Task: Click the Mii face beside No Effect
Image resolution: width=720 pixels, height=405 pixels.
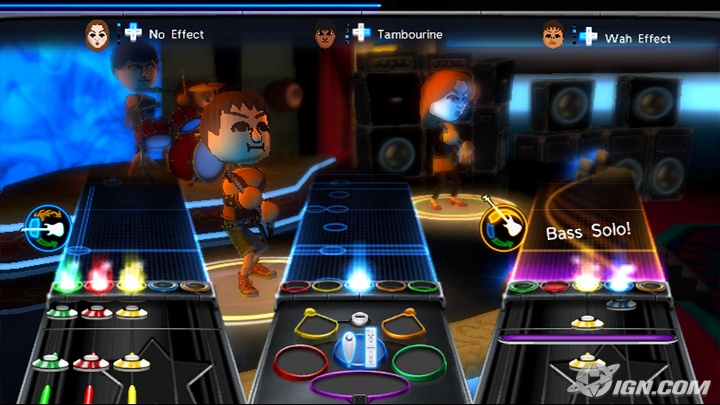Action: (x=97, y=31)
